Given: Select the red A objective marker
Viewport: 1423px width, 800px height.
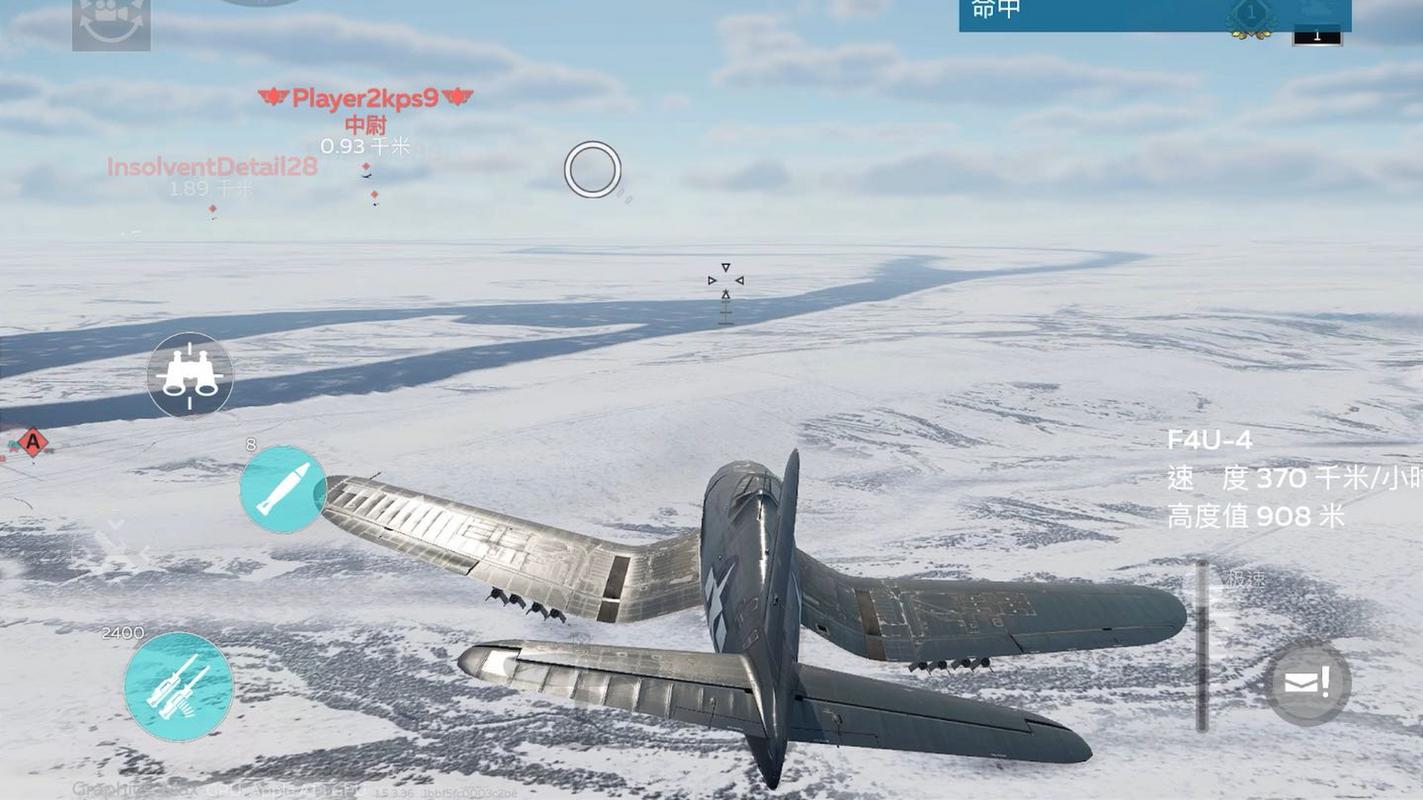Looking at the screenshot, I should (x=33, y=441).
